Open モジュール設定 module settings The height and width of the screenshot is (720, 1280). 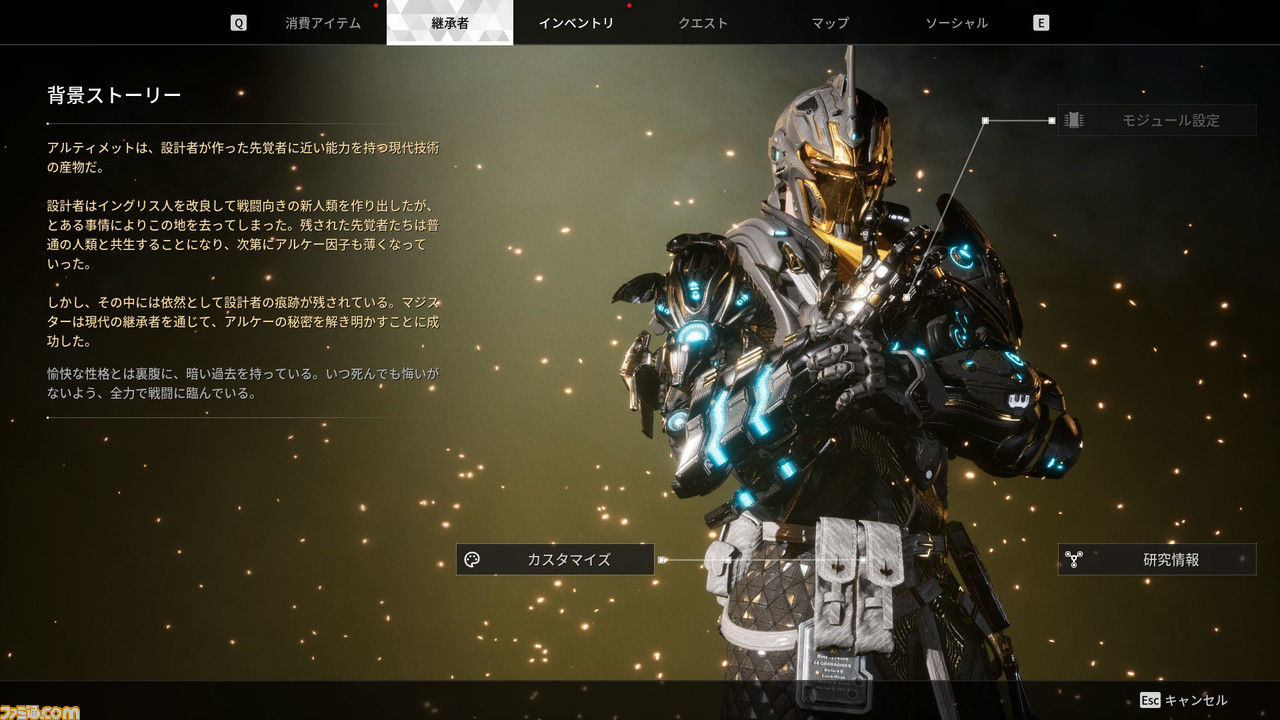tap(1156, 120)
